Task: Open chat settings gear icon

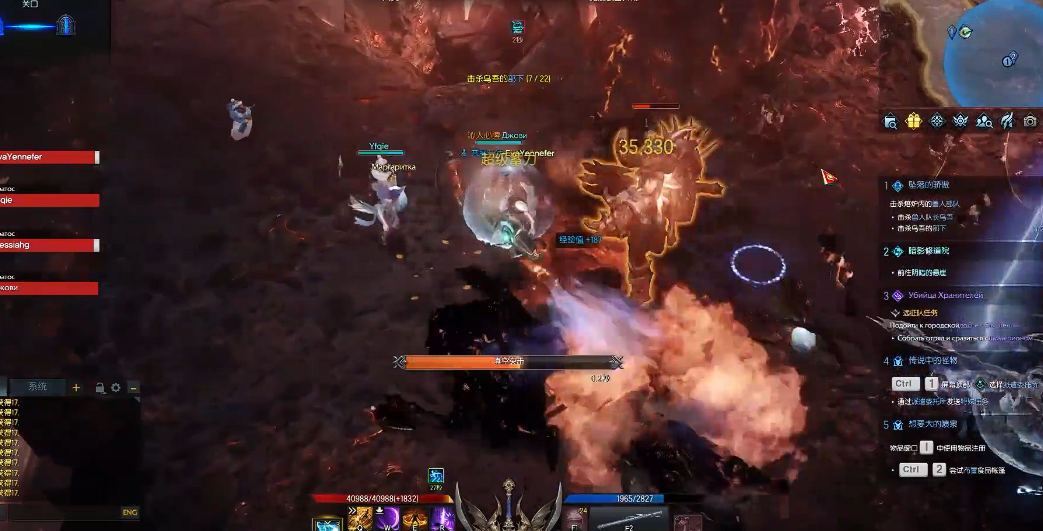Action: click(x=116, y=388)
